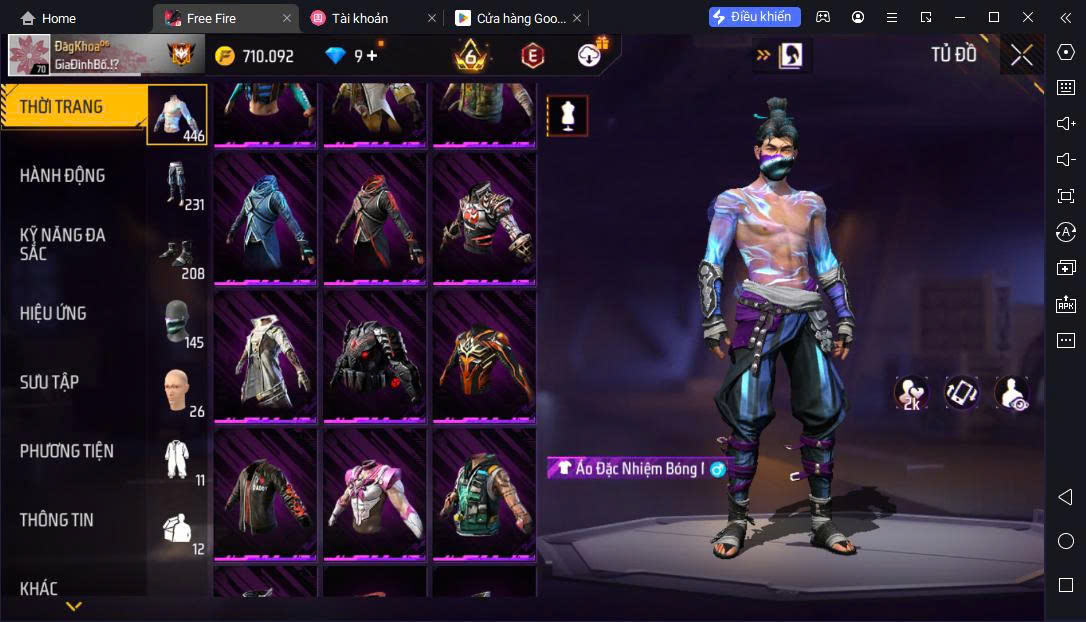Equip the black spiked armor with red eyes
The height and width of the screenshot is (622, 1086).
click(374, 355)
